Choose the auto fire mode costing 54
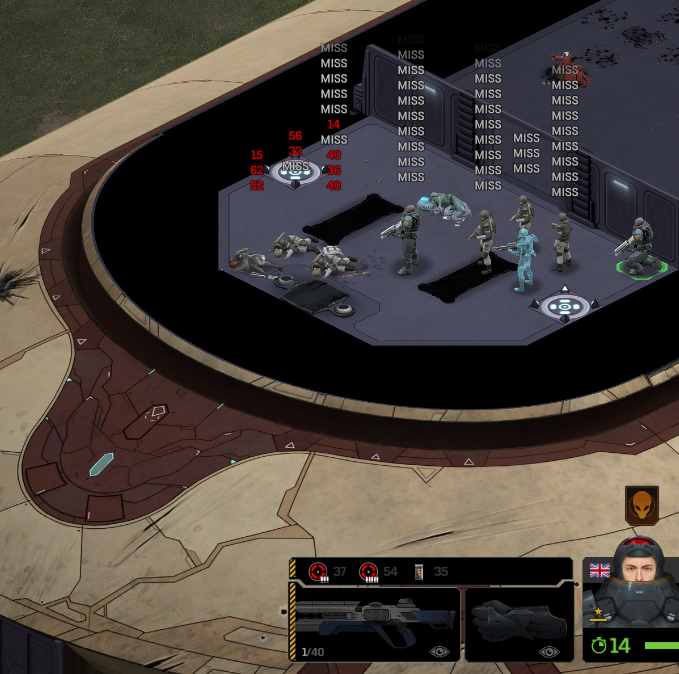 (368, 572)
